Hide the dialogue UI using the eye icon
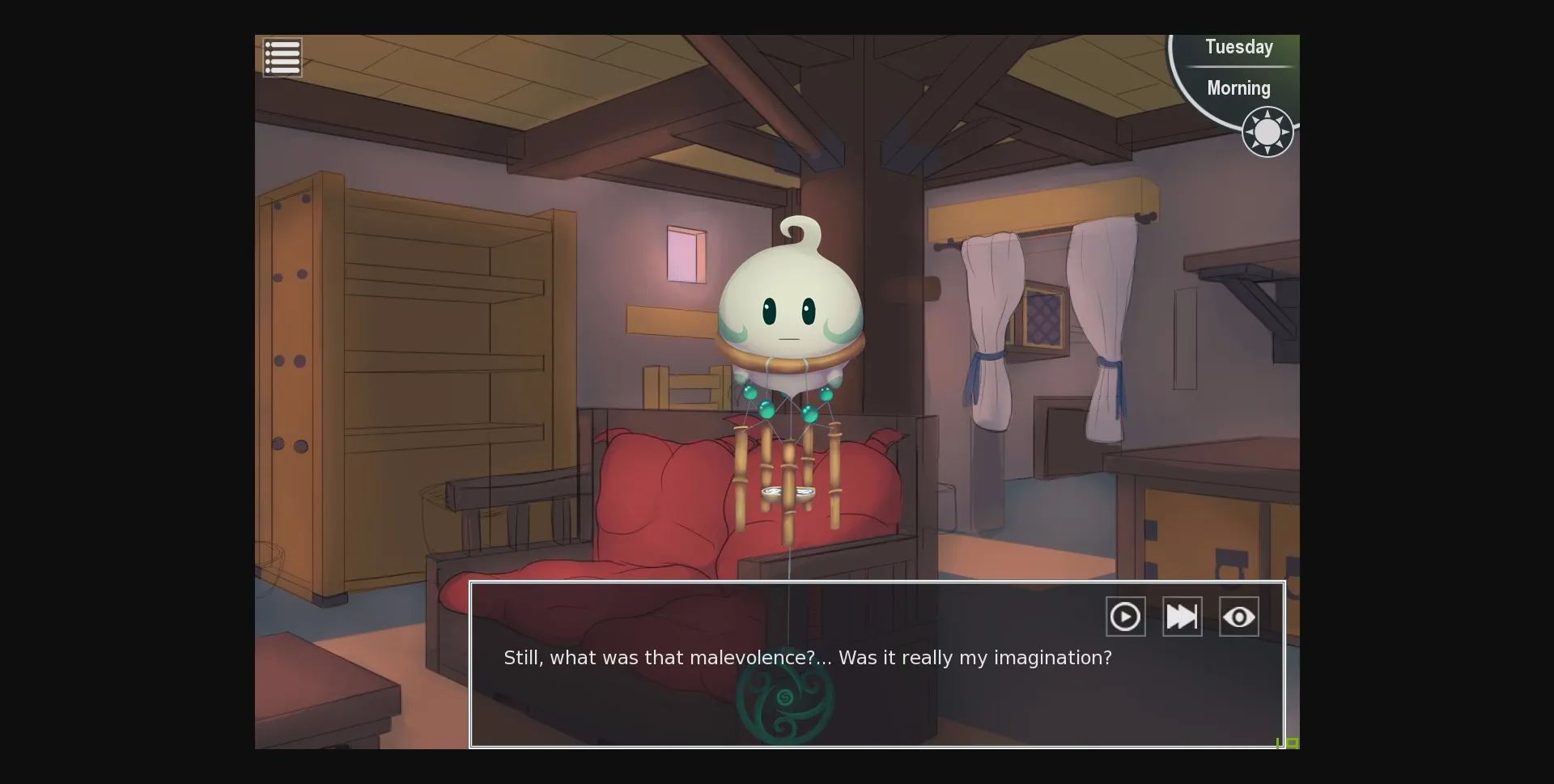This screenshot has width=1554, height=784. click(1238, 616)
